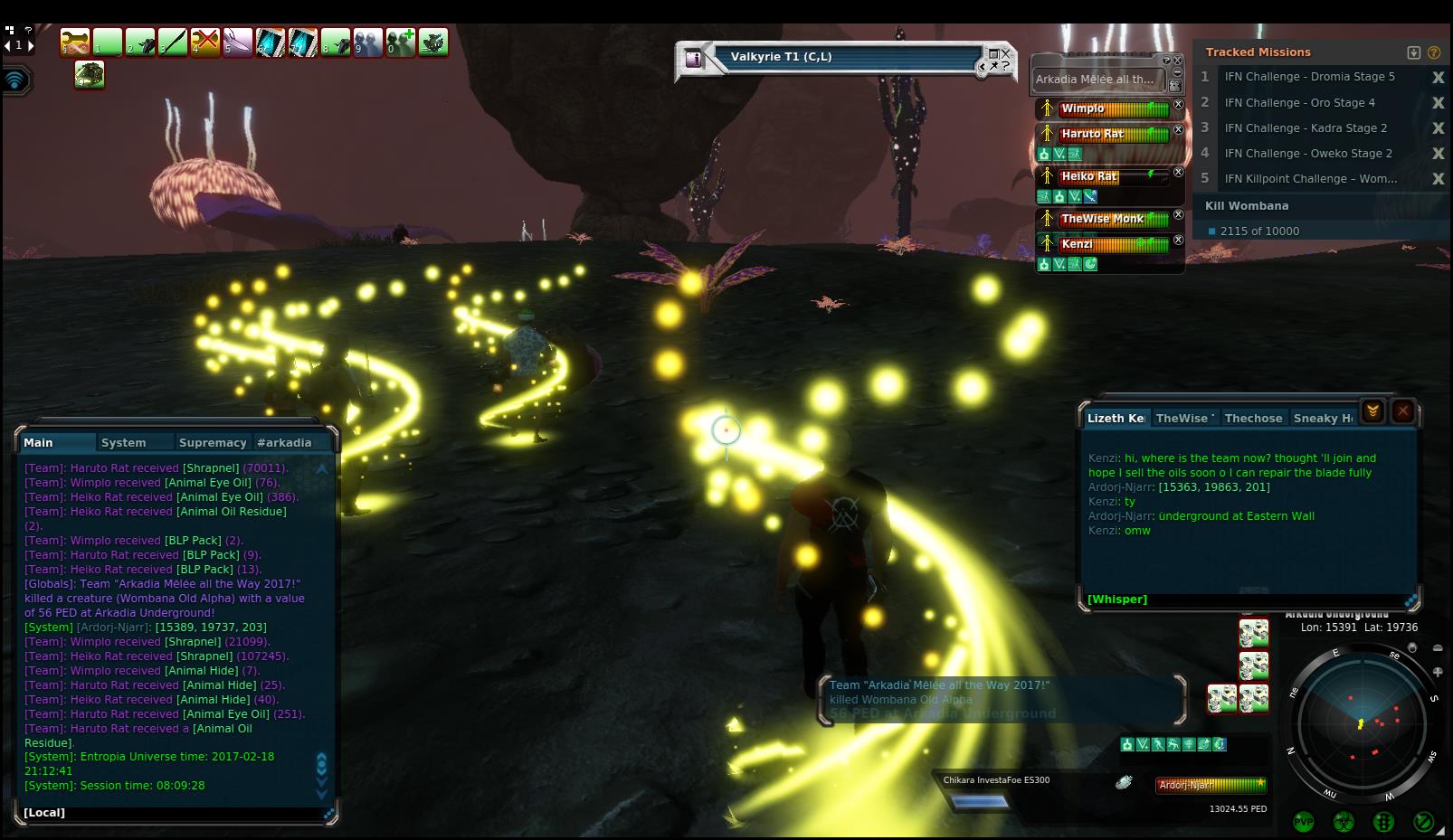The height and width of the screenshot is (840, 1453).
Task: Select IFN Challenge - Dromia Stage 5 mission
Action: (1309, 77)
